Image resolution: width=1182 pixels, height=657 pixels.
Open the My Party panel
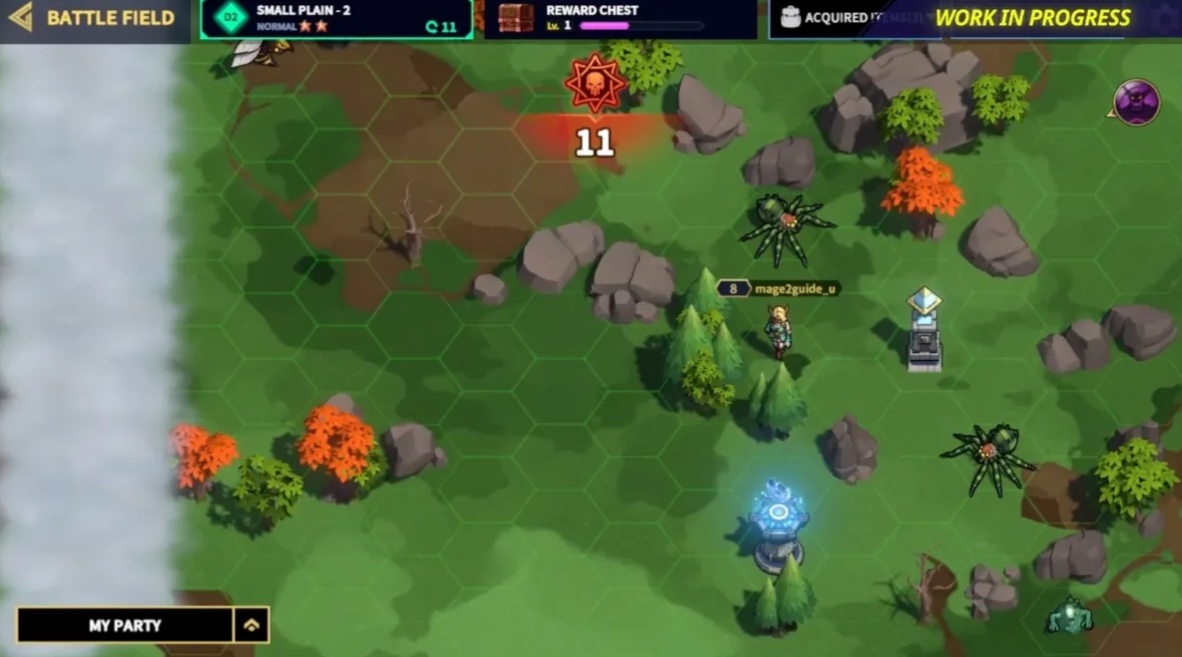125,625
